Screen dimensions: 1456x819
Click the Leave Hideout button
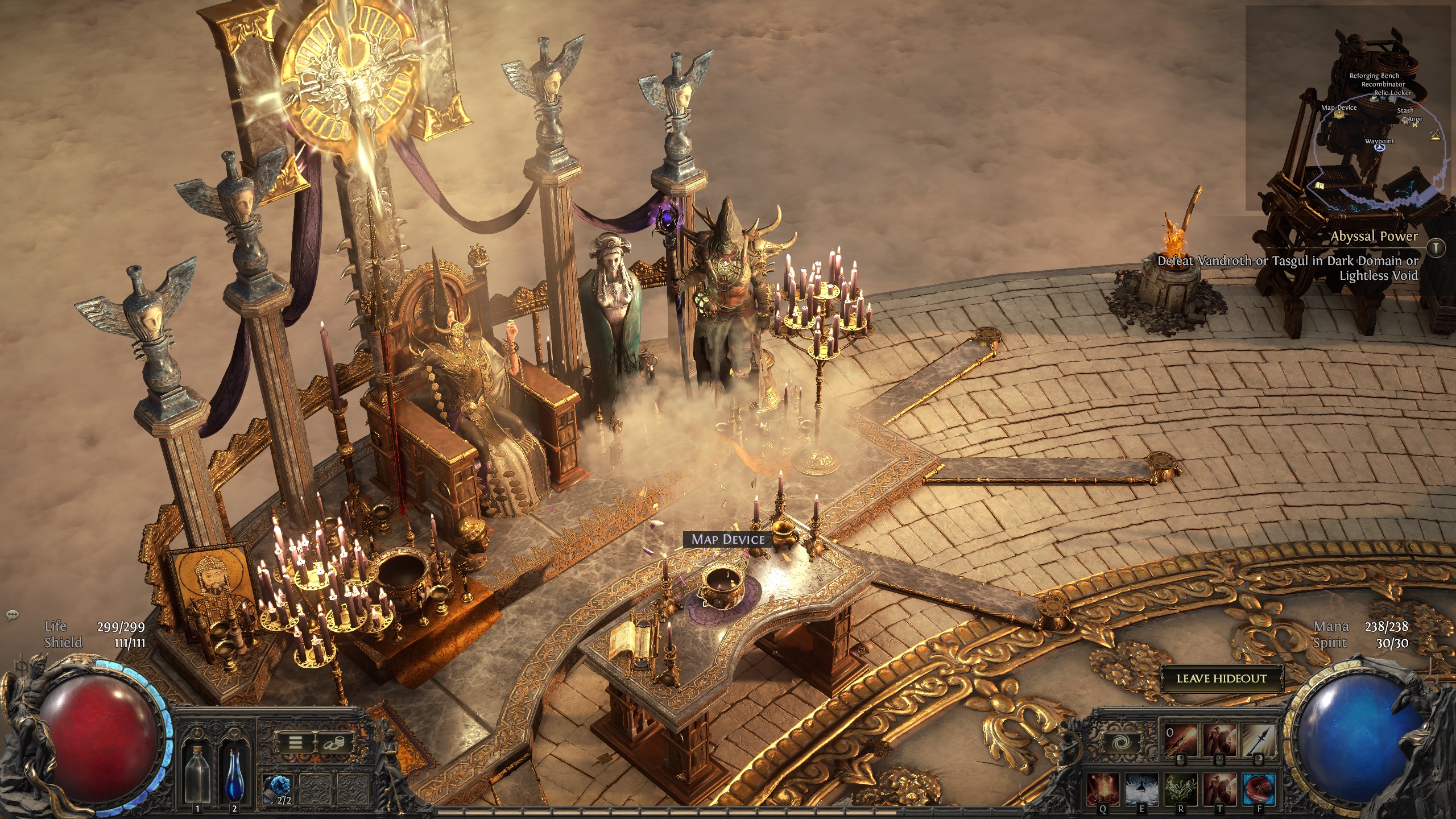(1221, 679)
